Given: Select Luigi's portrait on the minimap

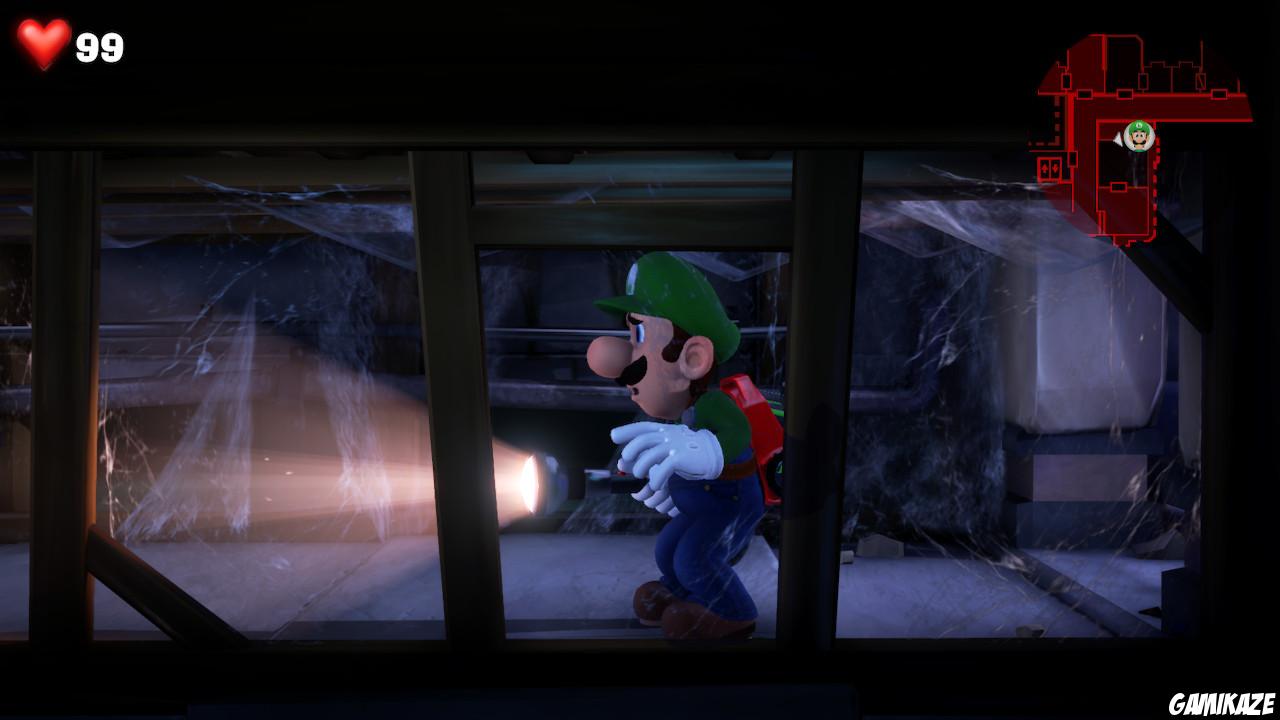Looking at the screenshot, I should click(x=1139, y=135).
